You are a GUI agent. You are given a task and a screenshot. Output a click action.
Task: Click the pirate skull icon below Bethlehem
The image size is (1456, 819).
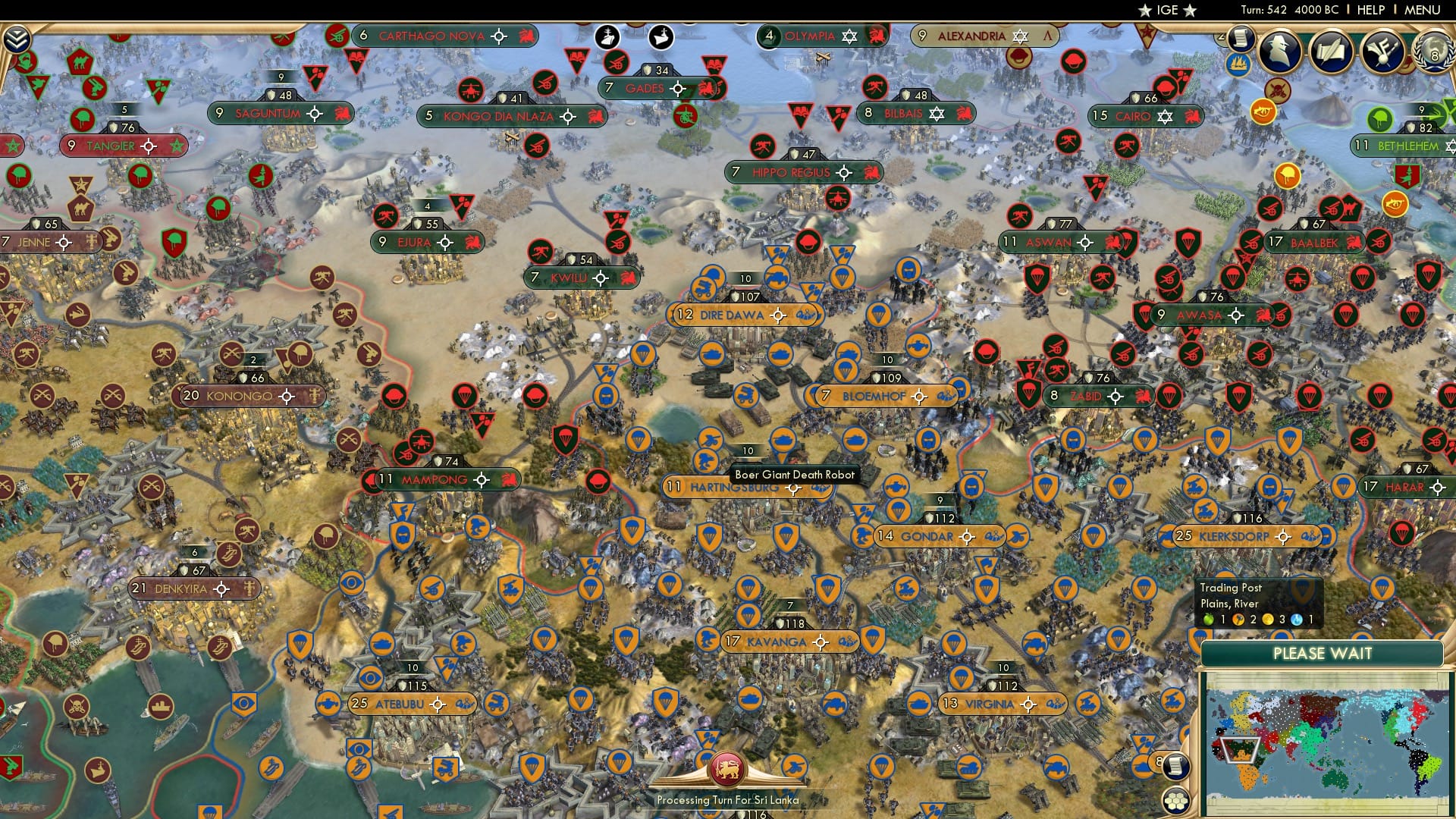pyautogui.click(x=1277, y=91)
